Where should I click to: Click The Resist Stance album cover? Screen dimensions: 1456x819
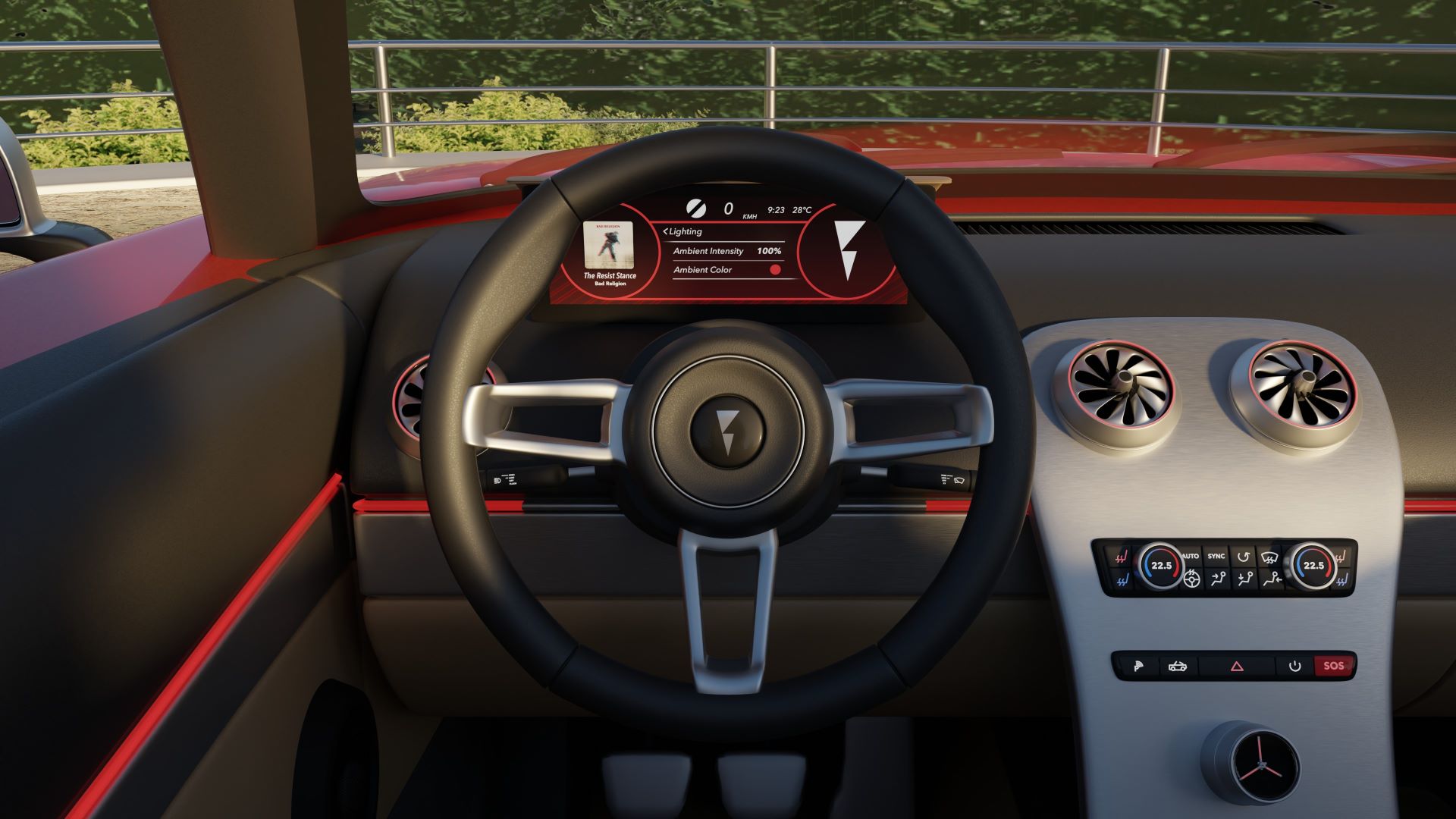click(610, 244)
